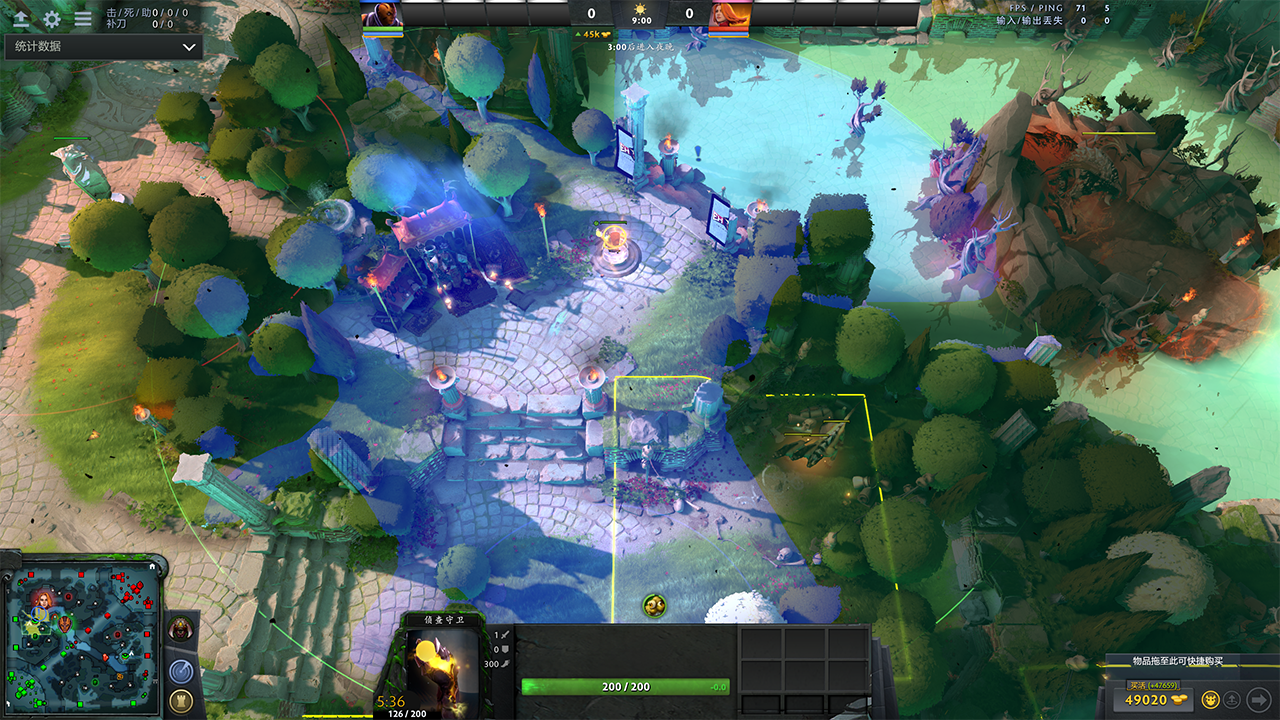
Task: Open the hamburger main menu
Action: pos(83,18)
